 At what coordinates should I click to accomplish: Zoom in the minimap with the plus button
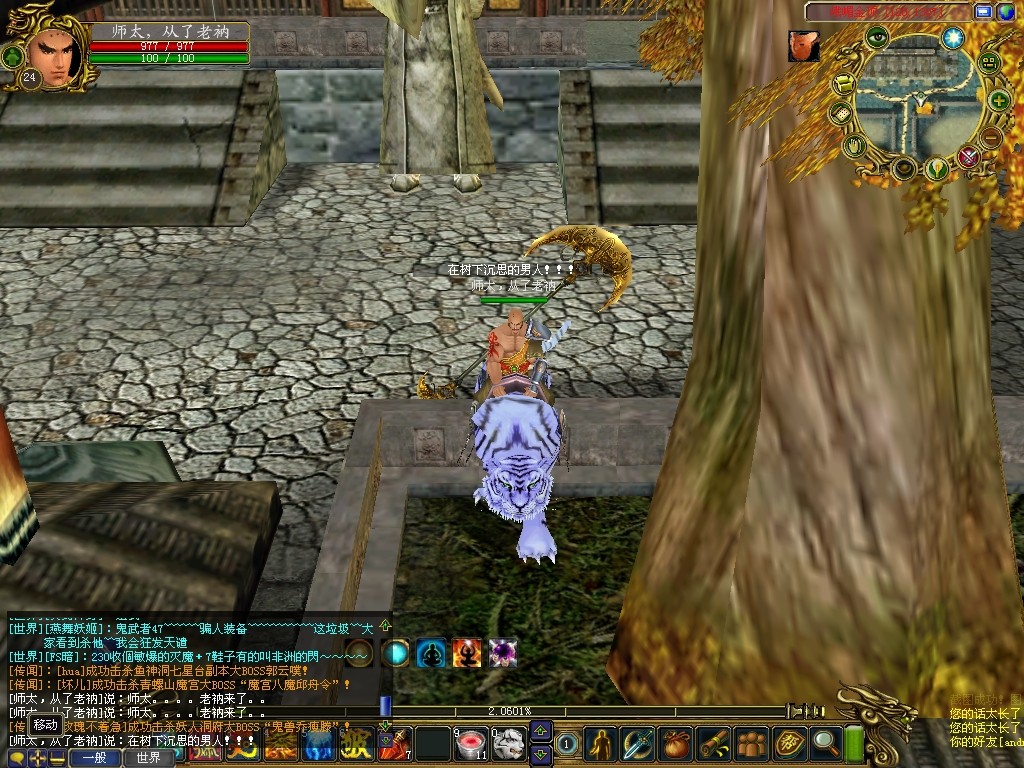[998, 100]
